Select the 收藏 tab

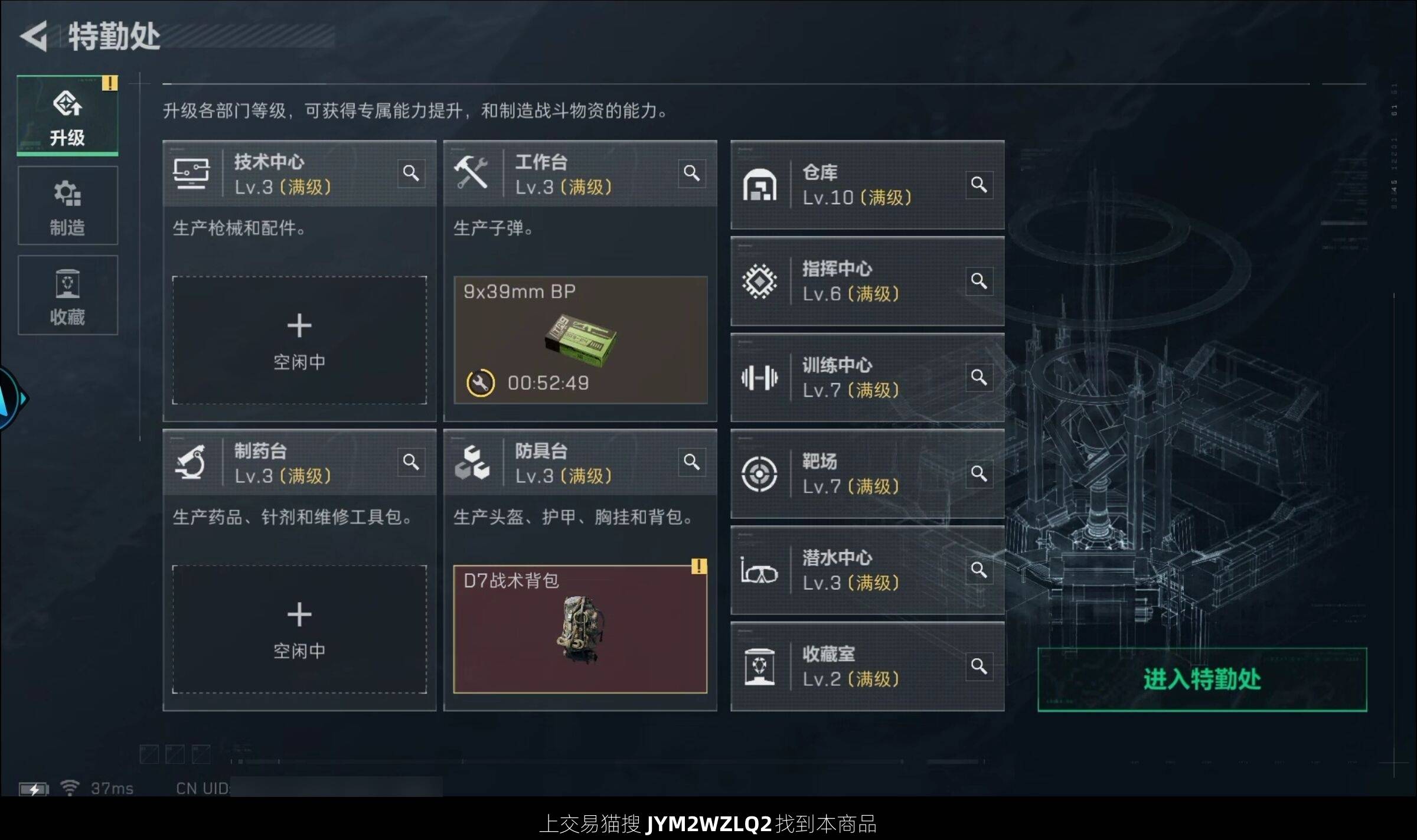click(x=67, y=296)
